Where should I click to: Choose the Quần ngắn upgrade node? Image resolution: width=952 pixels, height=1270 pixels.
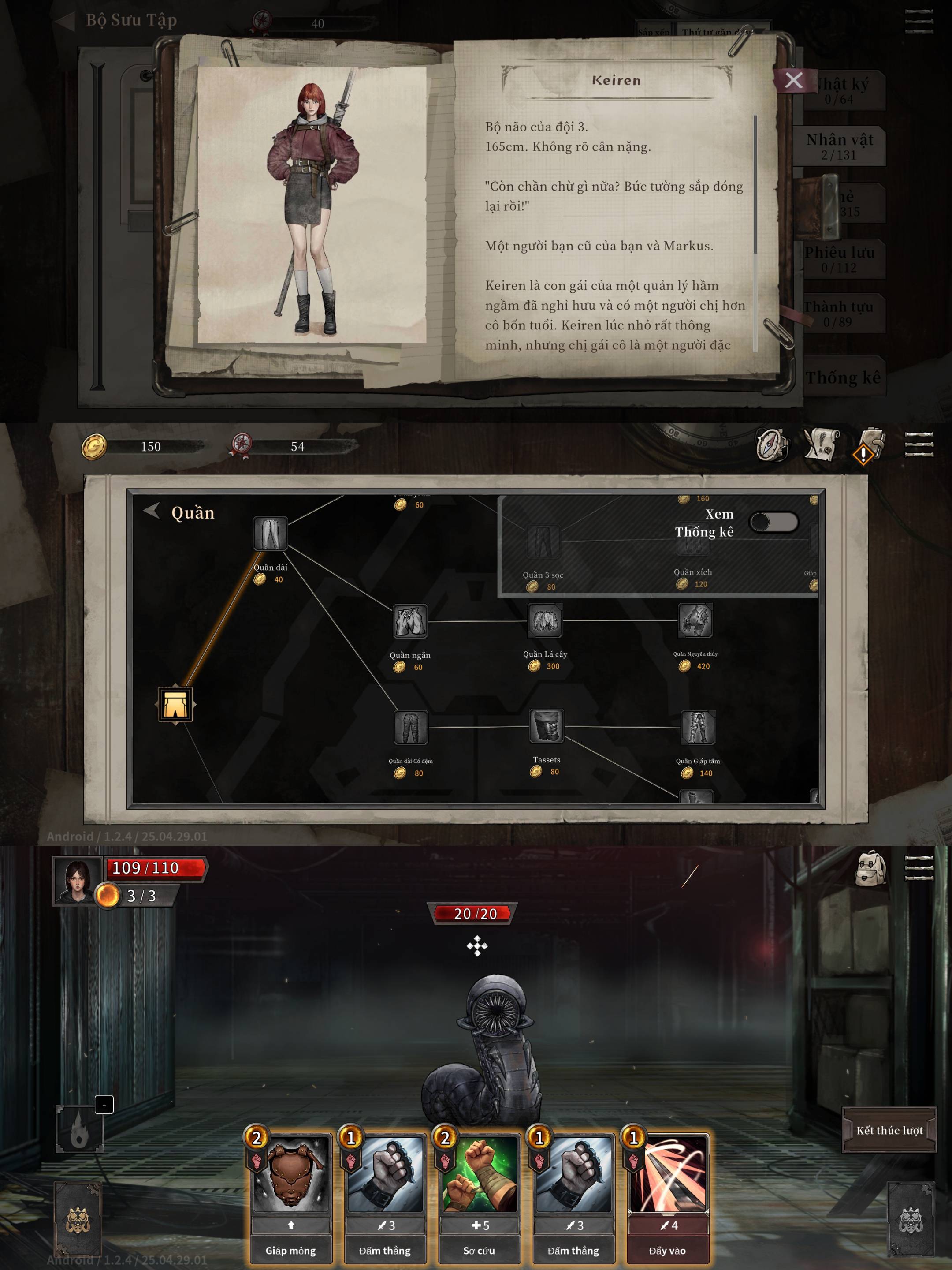(x=410, y=622)
